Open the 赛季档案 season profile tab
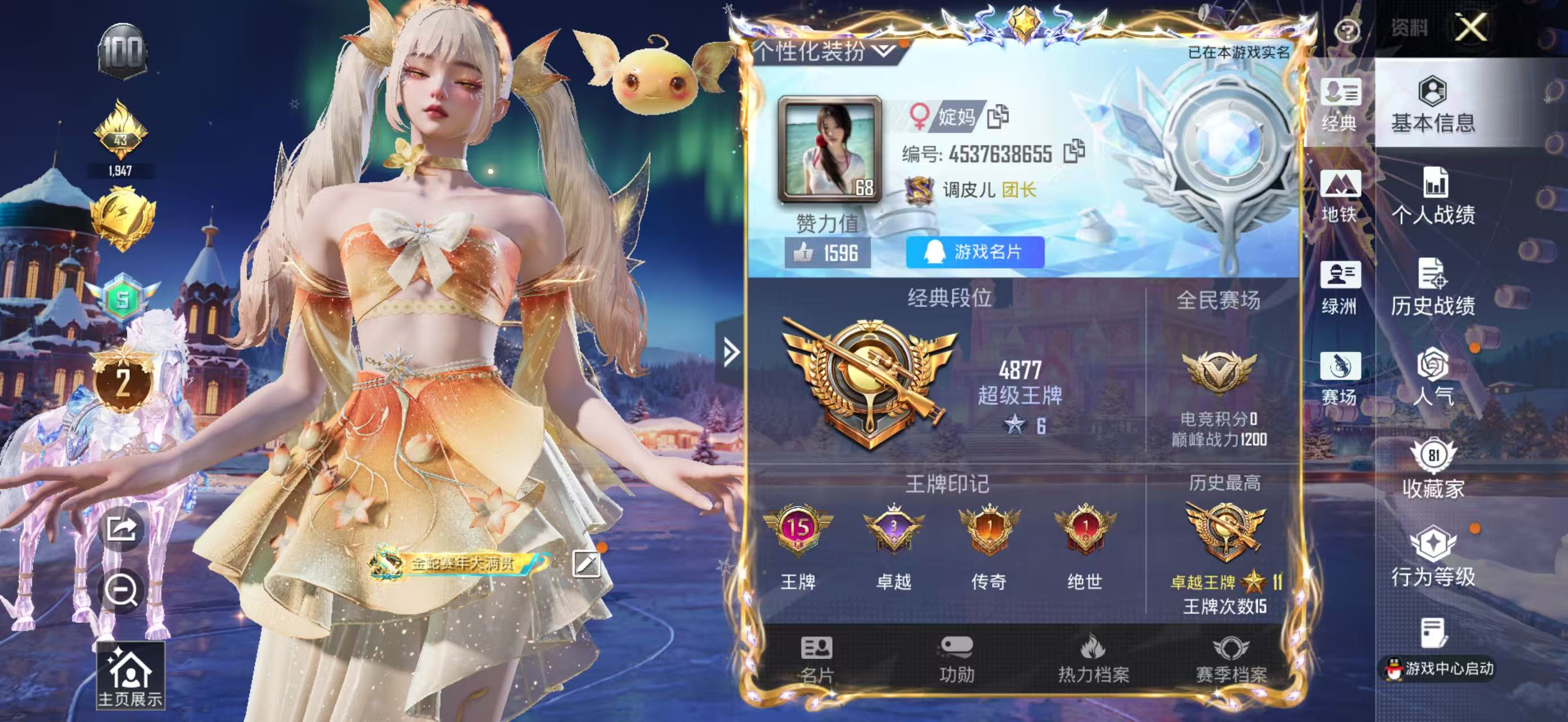1568x722 pixels. (x=1231, y=659)
